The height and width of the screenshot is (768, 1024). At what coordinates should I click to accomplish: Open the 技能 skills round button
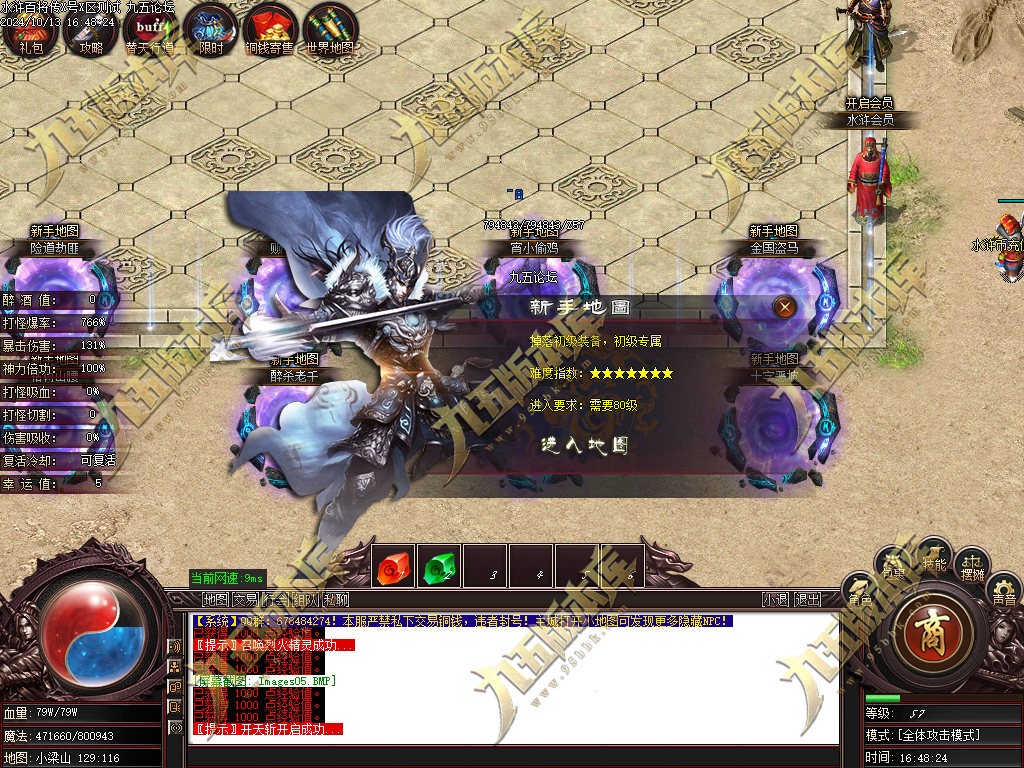[x=935, y=561]
